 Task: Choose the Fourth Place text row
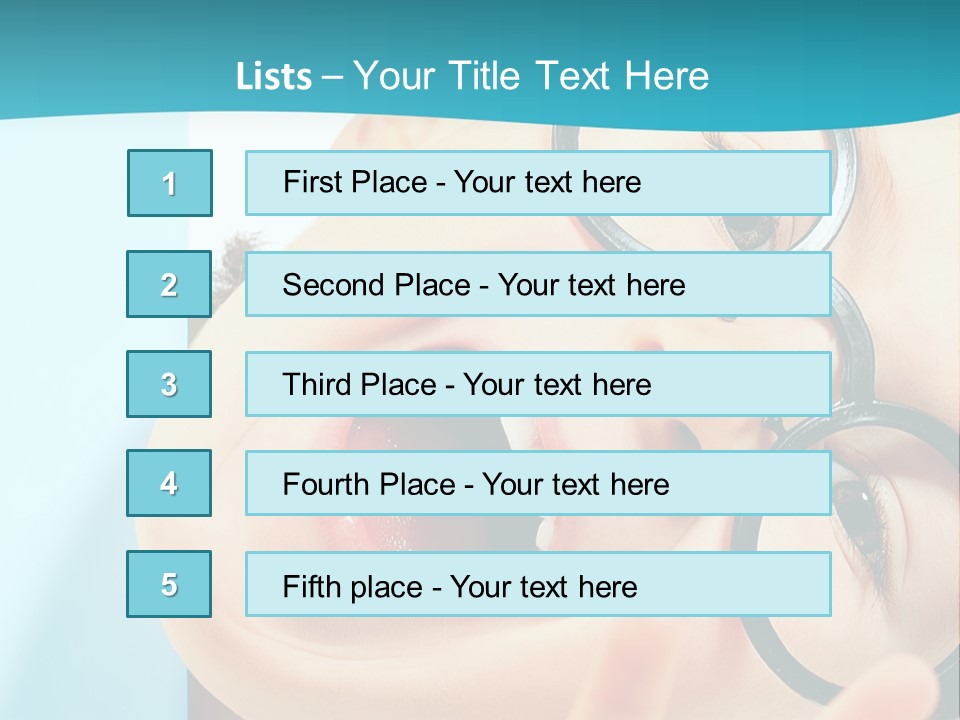click(538, 484)
